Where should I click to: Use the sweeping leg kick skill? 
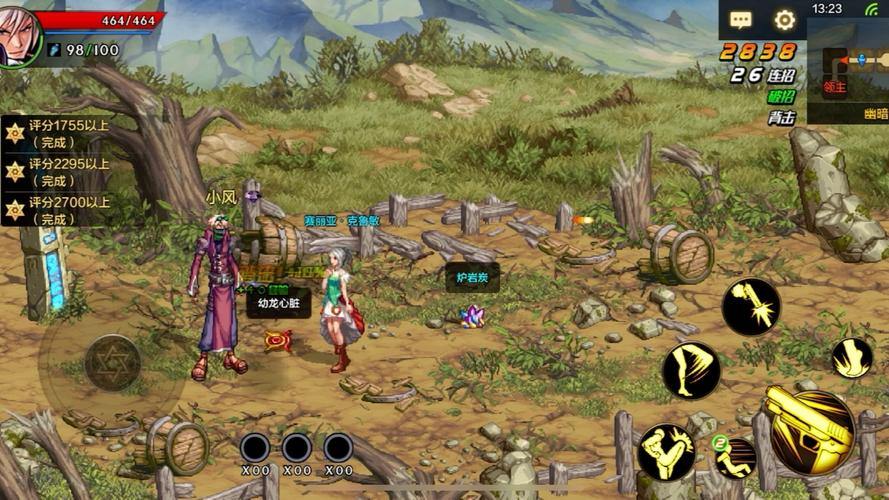(691, 370)
